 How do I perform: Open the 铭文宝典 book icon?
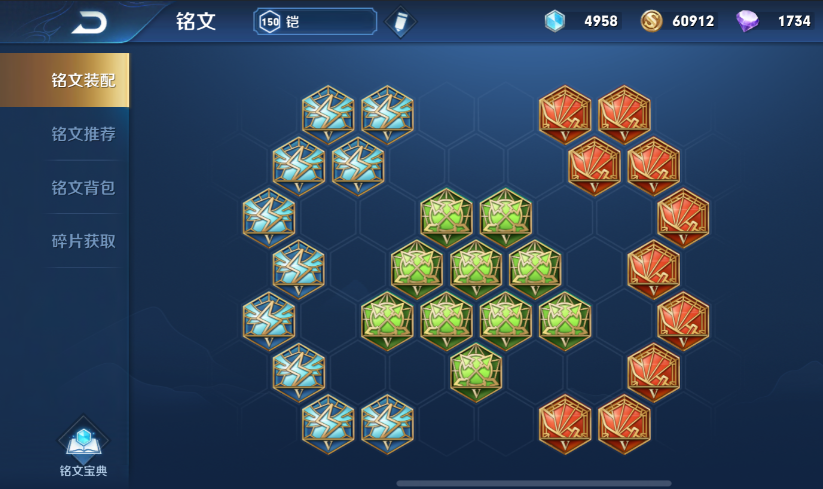(x=83, y=447)
